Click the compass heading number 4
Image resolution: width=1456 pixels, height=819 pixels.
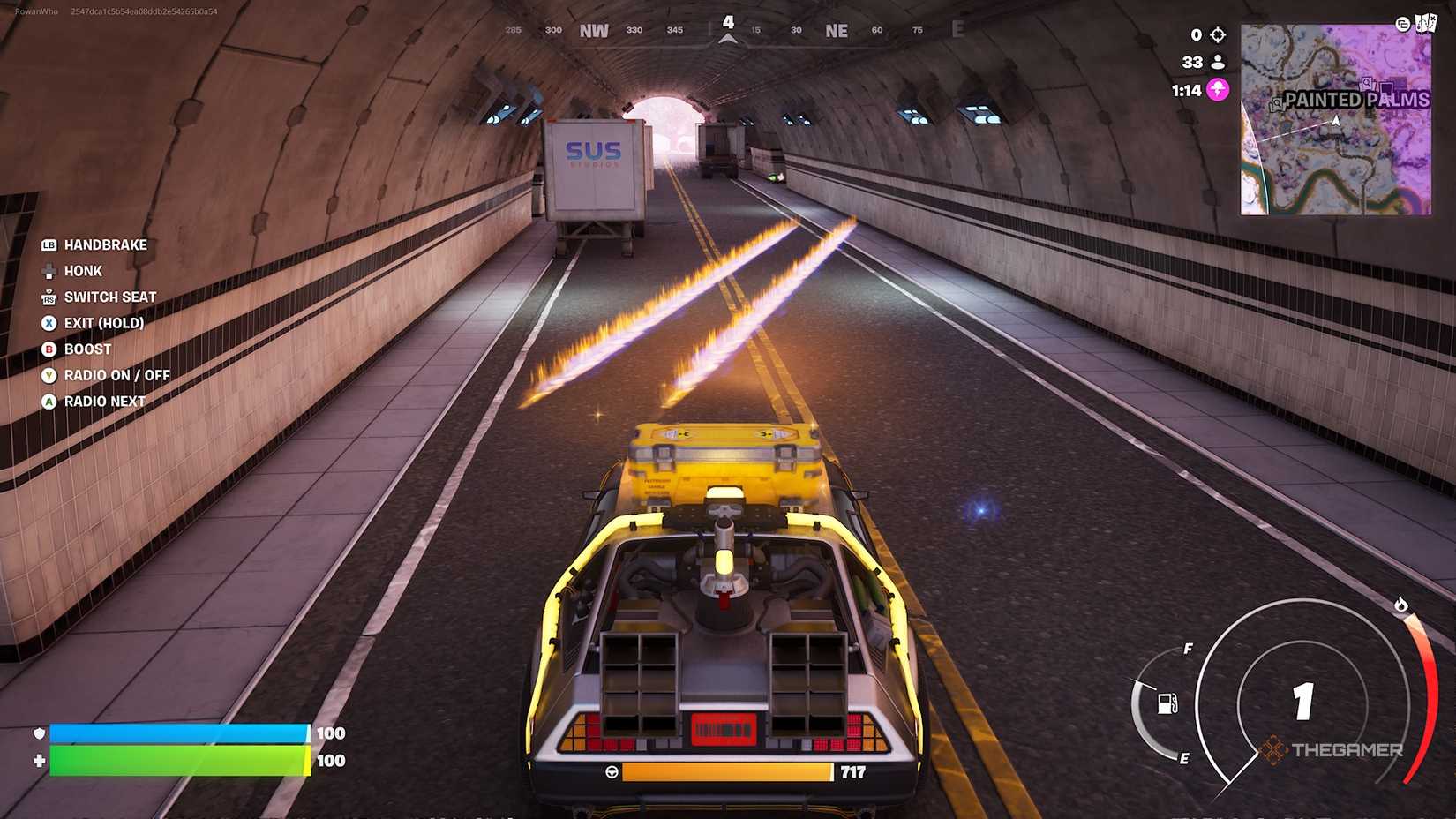click(727, 20)
